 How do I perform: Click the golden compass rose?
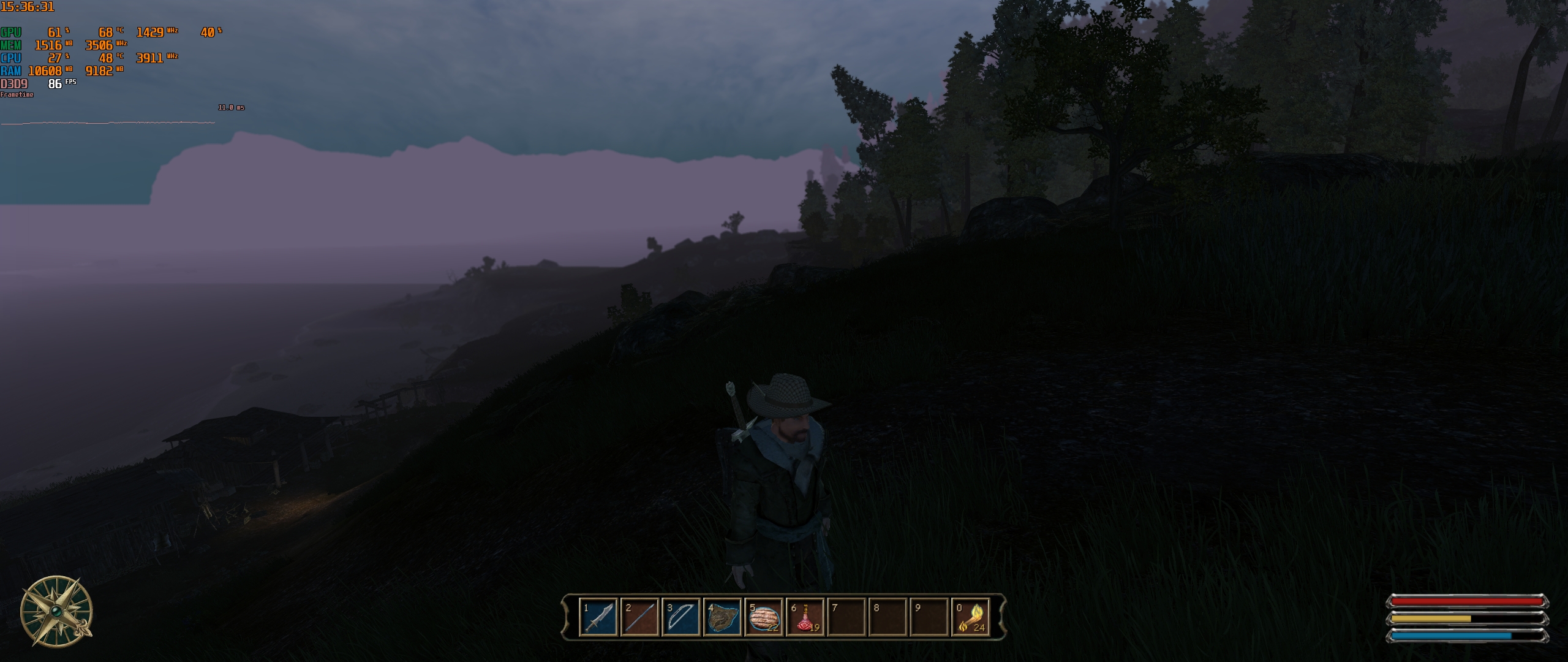click(x=56, y=611)
